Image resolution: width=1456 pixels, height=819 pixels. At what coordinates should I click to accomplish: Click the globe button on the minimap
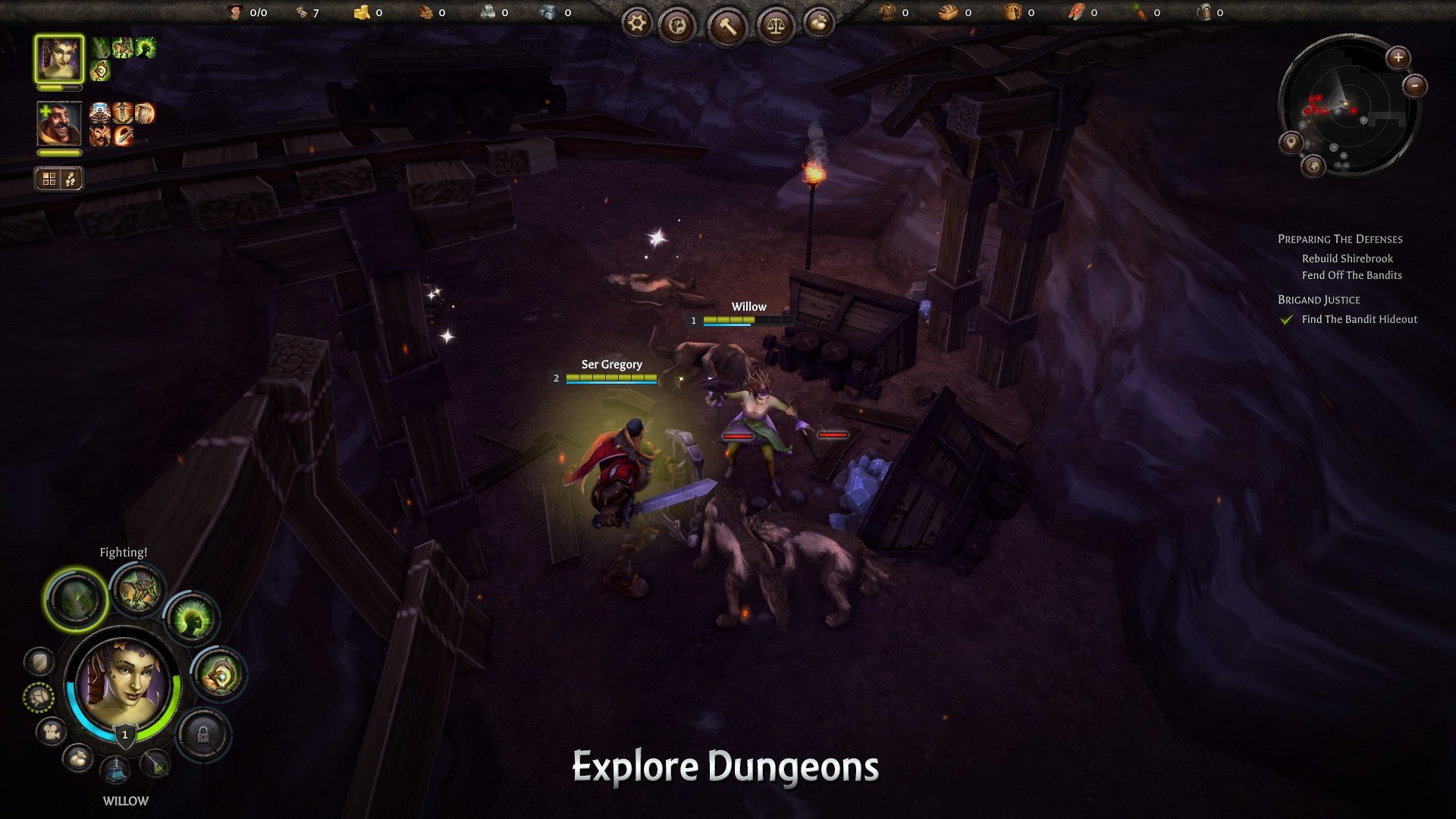[x=1313, y=165]
